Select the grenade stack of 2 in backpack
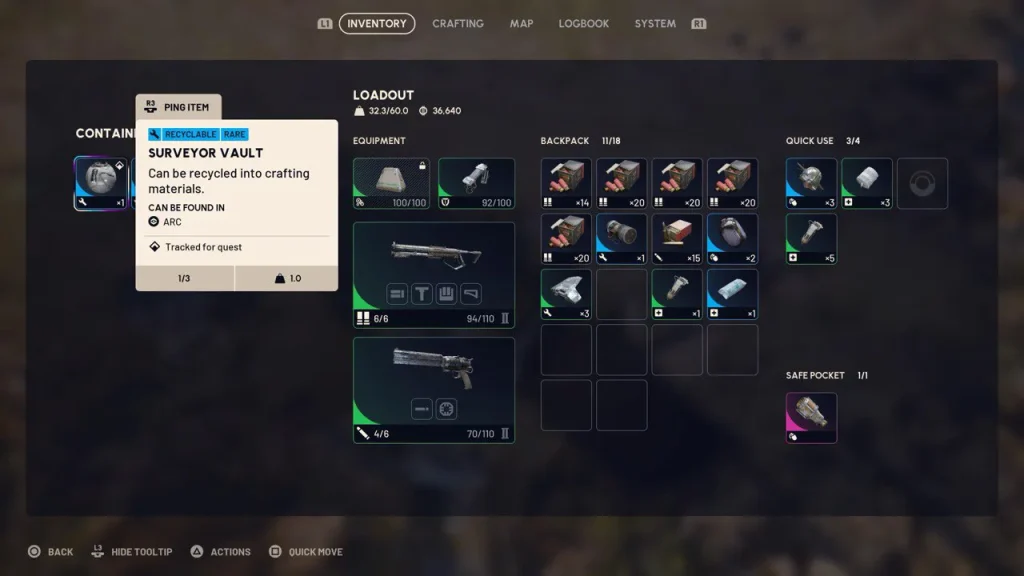The height and width of the screenshot is (576, 1024). 732,239
